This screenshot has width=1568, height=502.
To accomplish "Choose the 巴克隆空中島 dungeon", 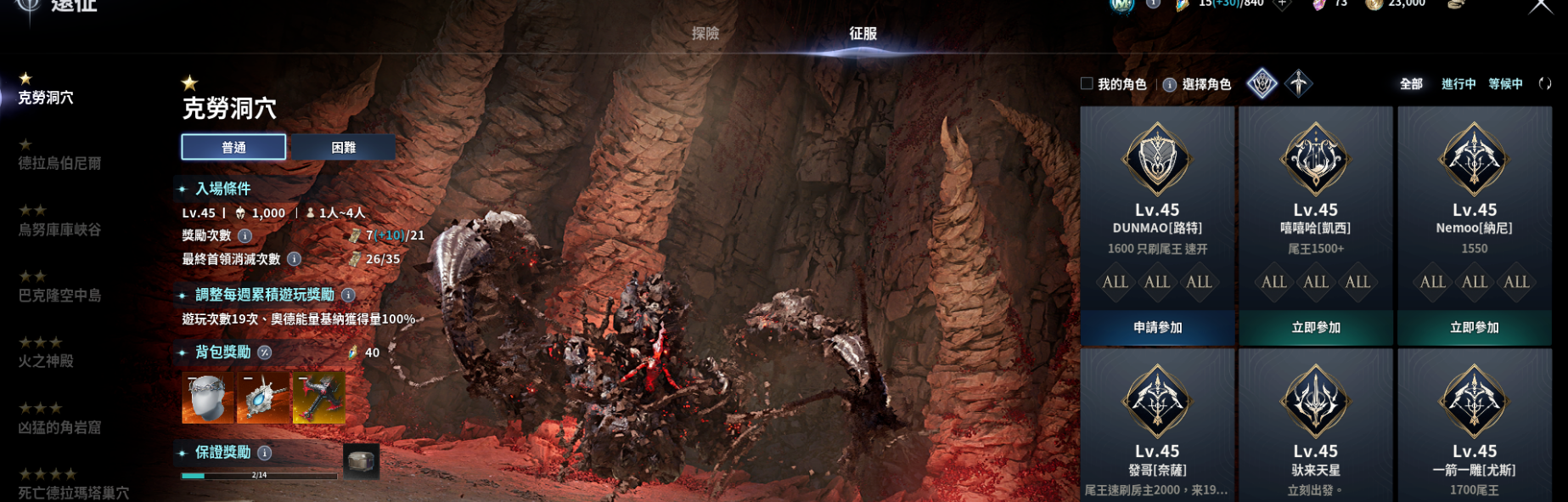I will 59,295.
